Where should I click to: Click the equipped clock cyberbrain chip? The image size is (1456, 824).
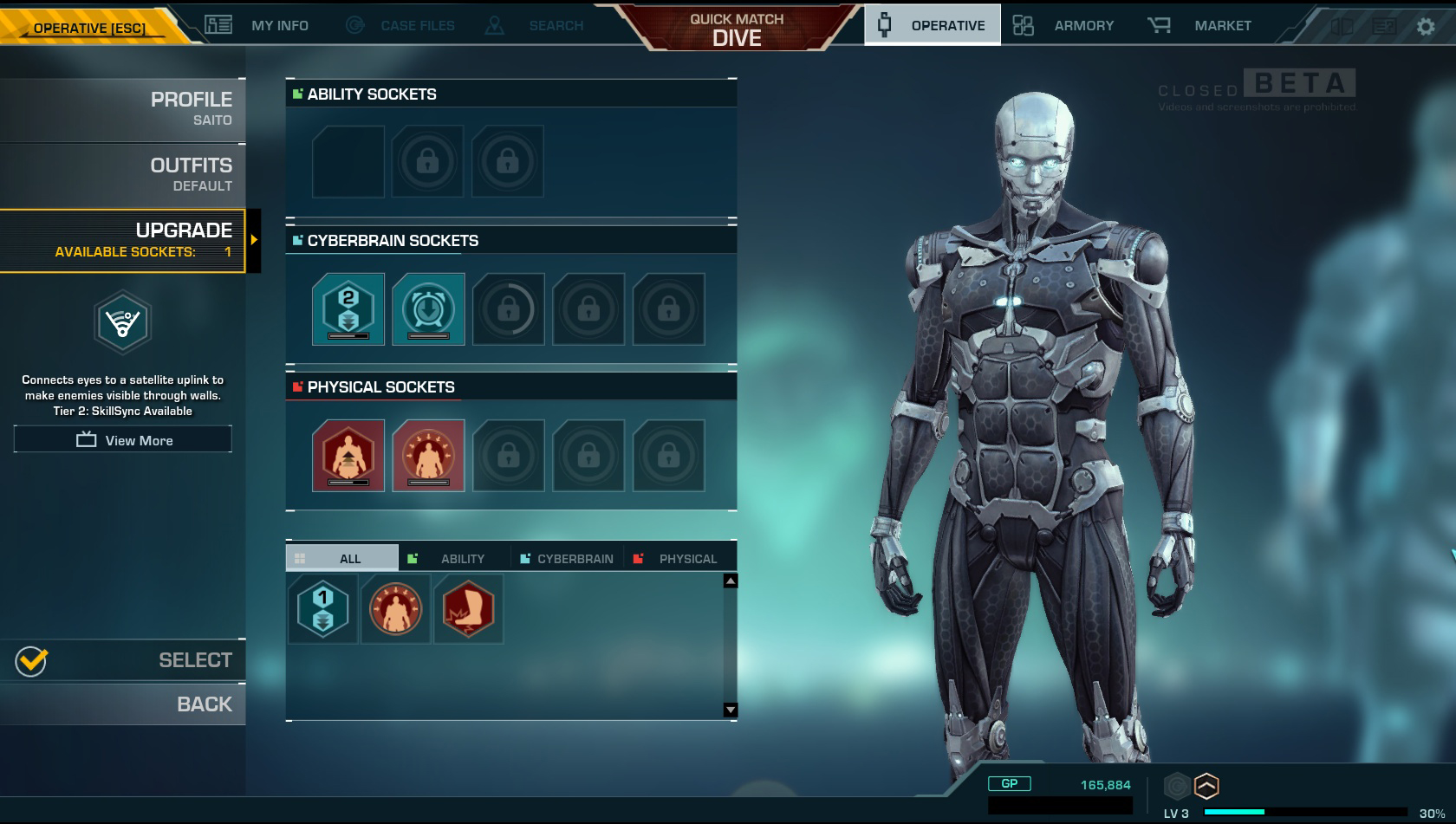point(428,309)
